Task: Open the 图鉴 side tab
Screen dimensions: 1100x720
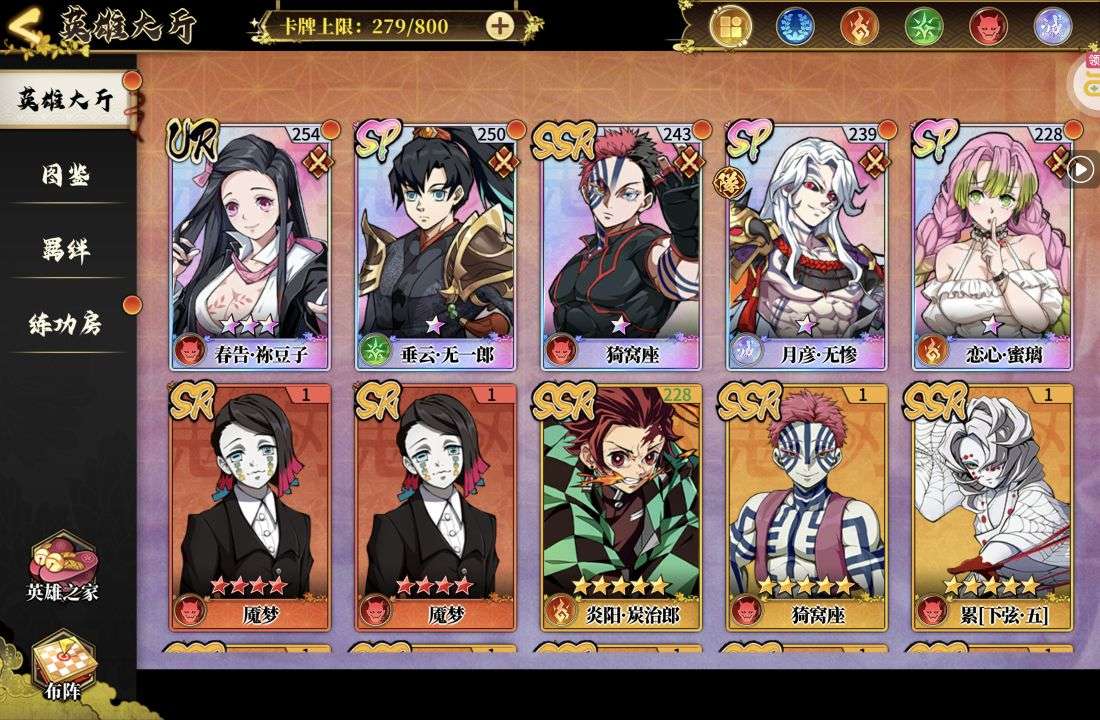Action: click(65, 176)
